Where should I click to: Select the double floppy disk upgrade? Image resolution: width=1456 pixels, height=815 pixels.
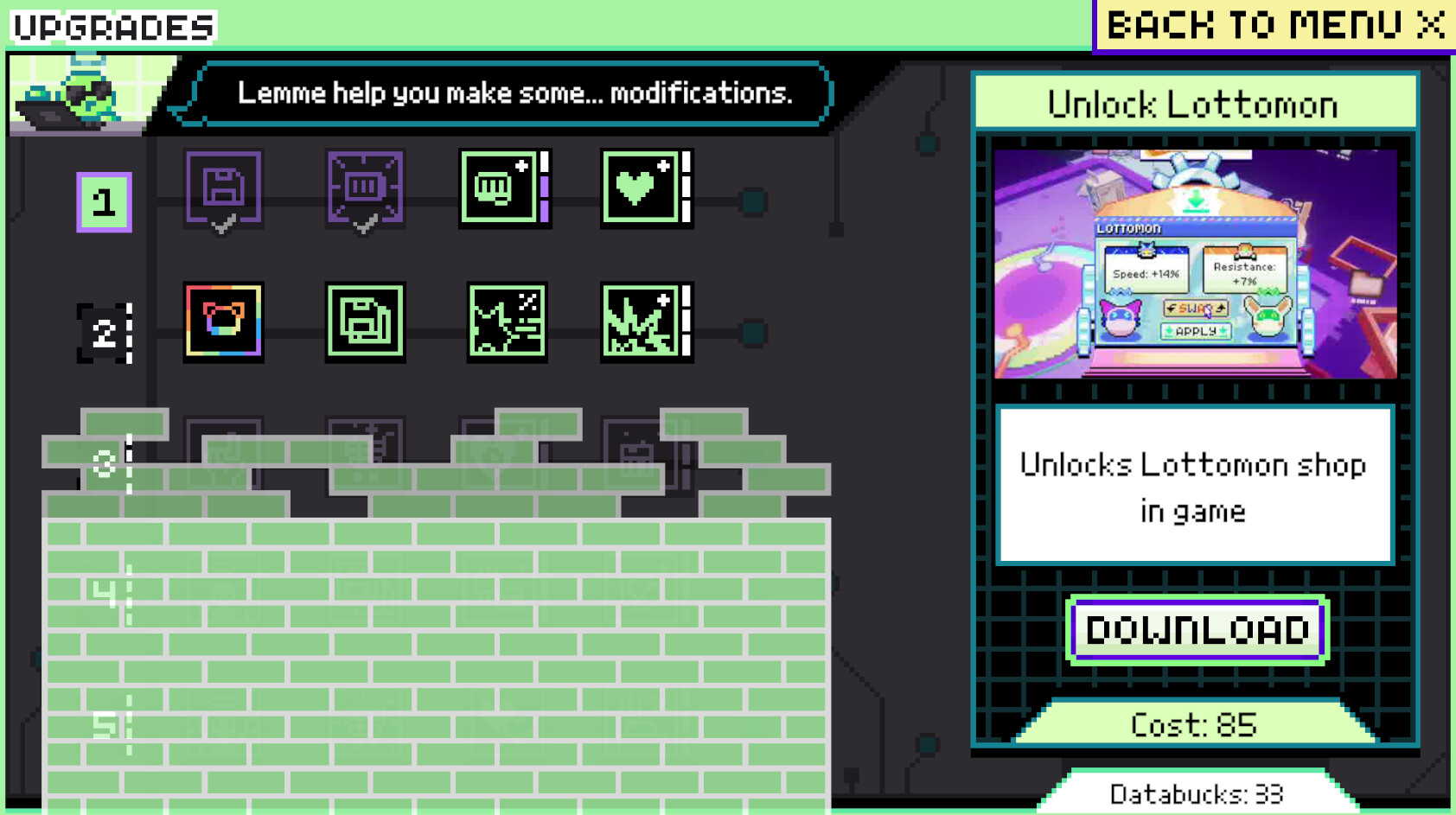point(365,322)
